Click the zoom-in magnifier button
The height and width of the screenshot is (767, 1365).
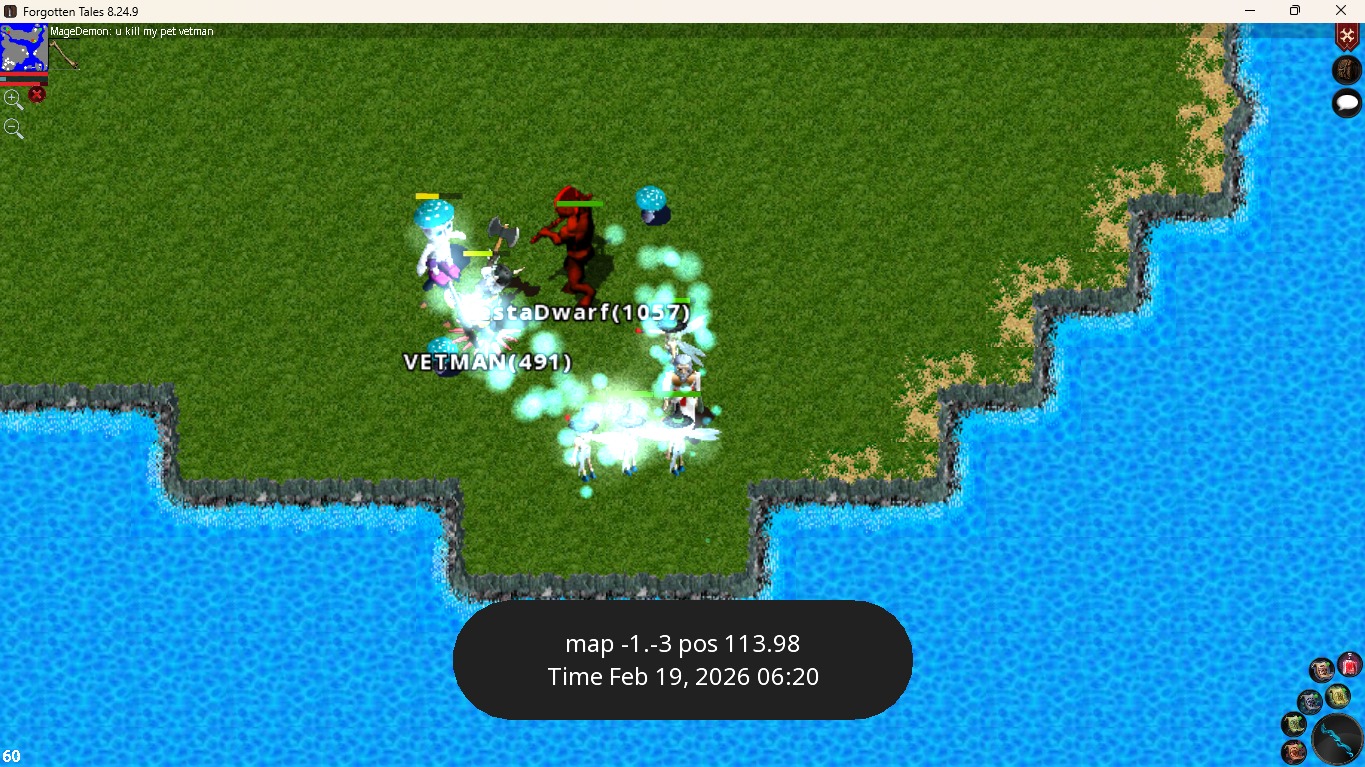(13, 99)
